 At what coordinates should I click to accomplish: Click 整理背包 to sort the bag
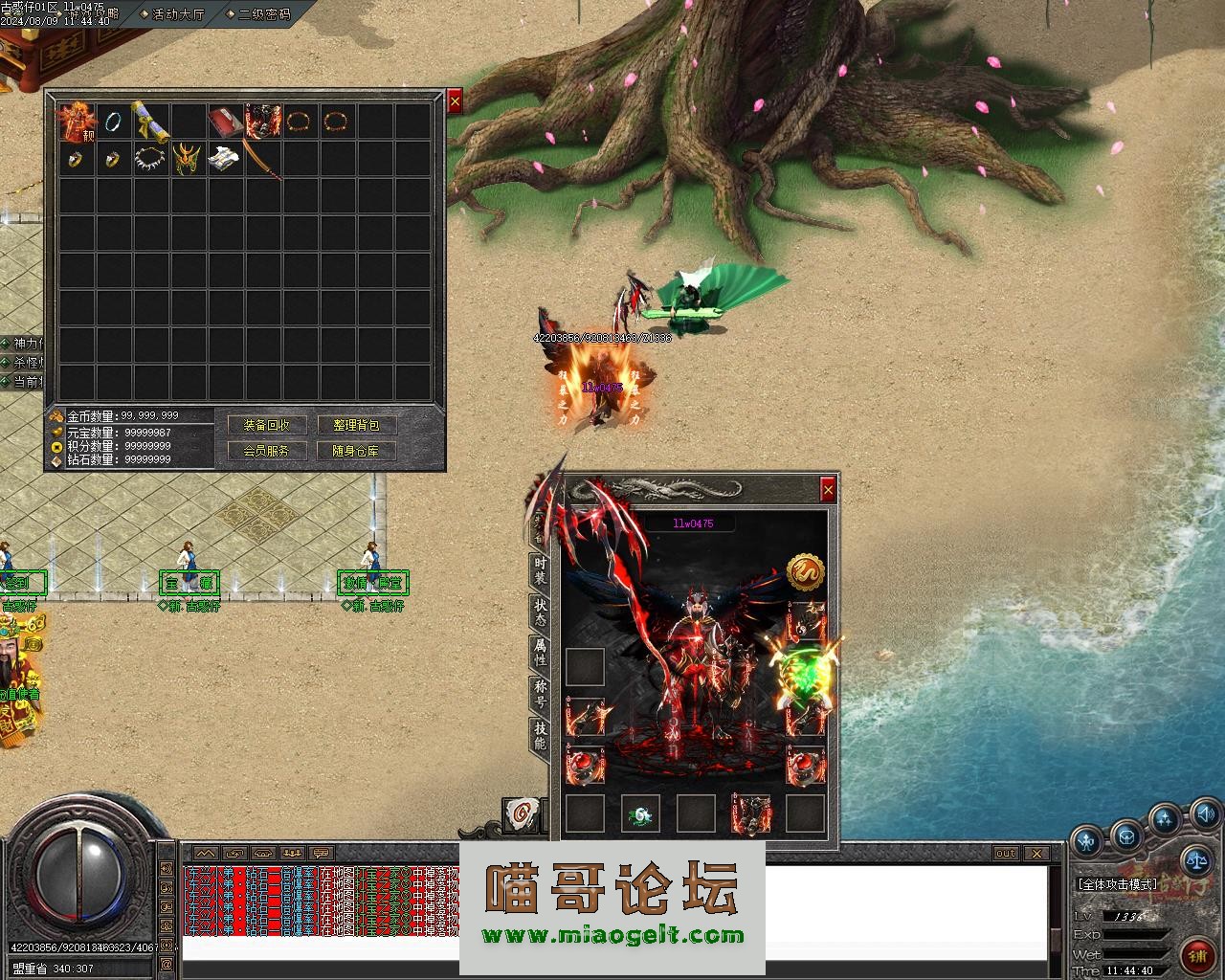tap(355, 425)
